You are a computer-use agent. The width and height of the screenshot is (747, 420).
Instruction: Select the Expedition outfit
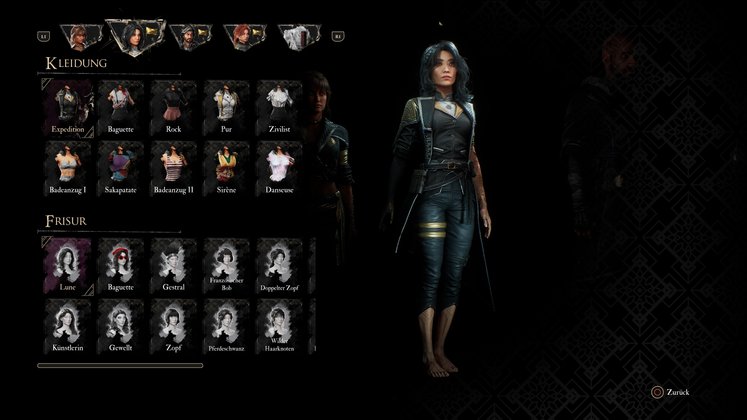click(68, 106)
